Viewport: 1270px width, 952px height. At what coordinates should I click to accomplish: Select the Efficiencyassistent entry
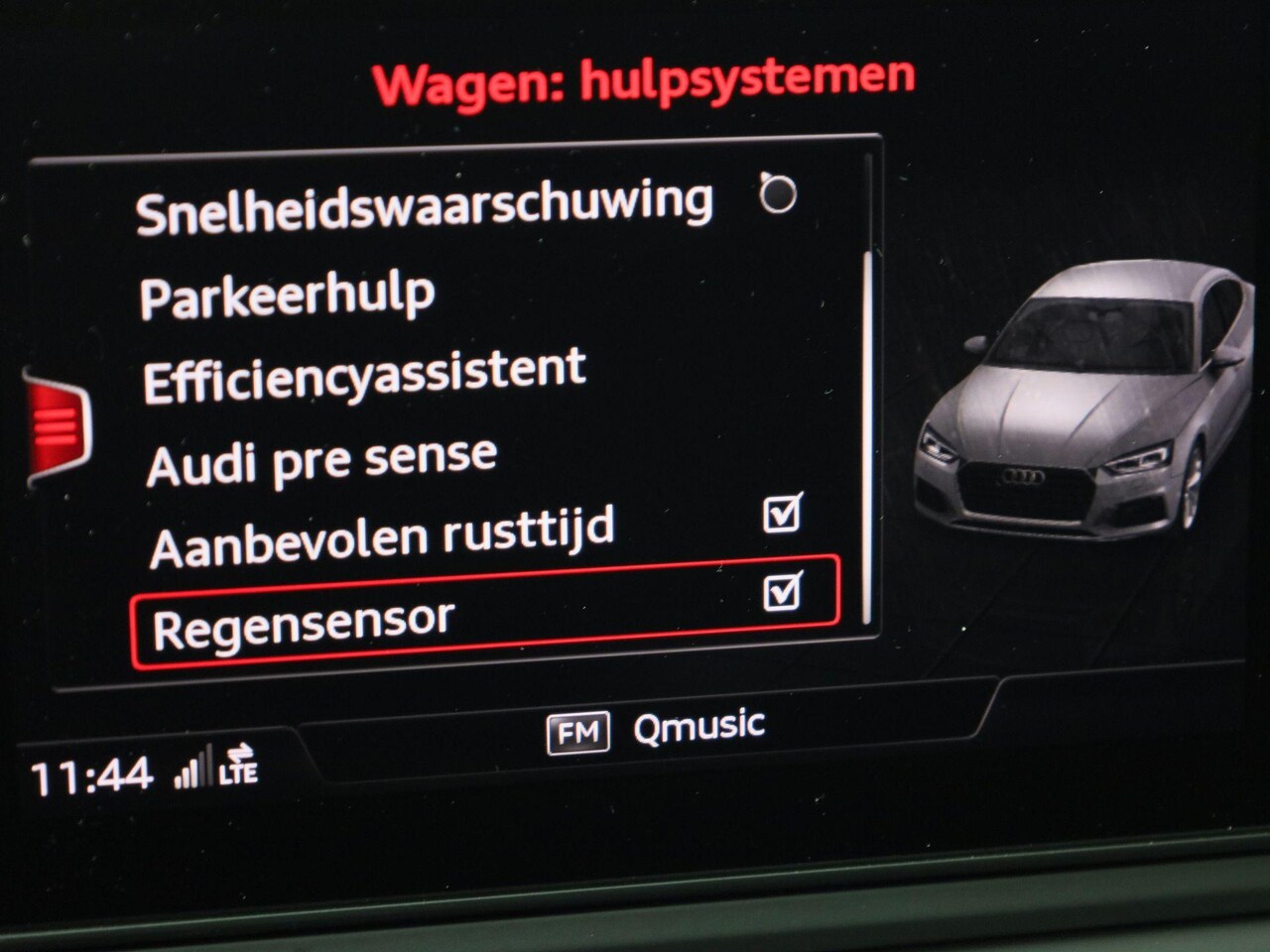[x=364, y=376]
